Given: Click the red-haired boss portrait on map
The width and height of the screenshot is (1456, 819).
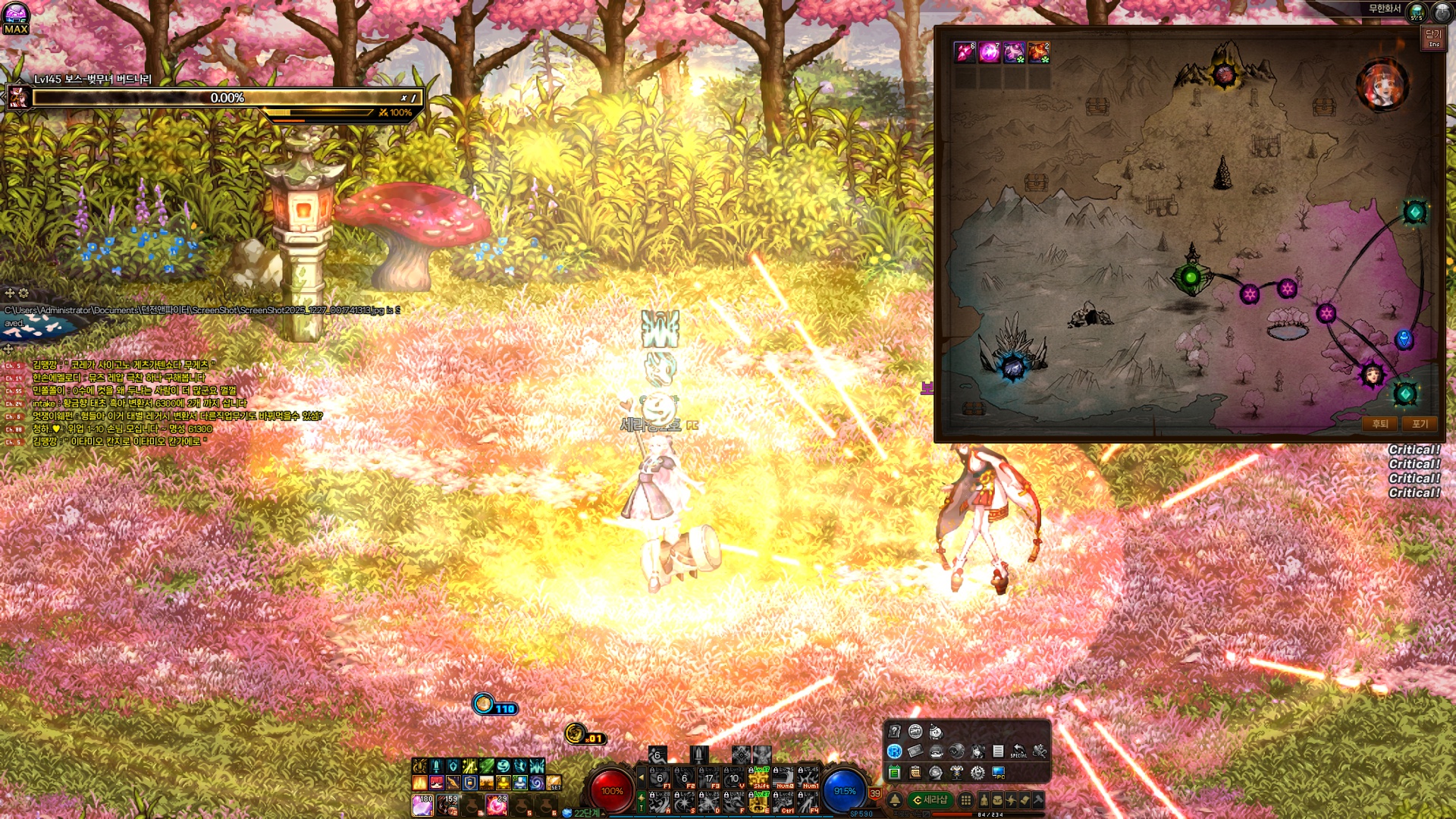Looking at the screenshot, I should 1382,86.
